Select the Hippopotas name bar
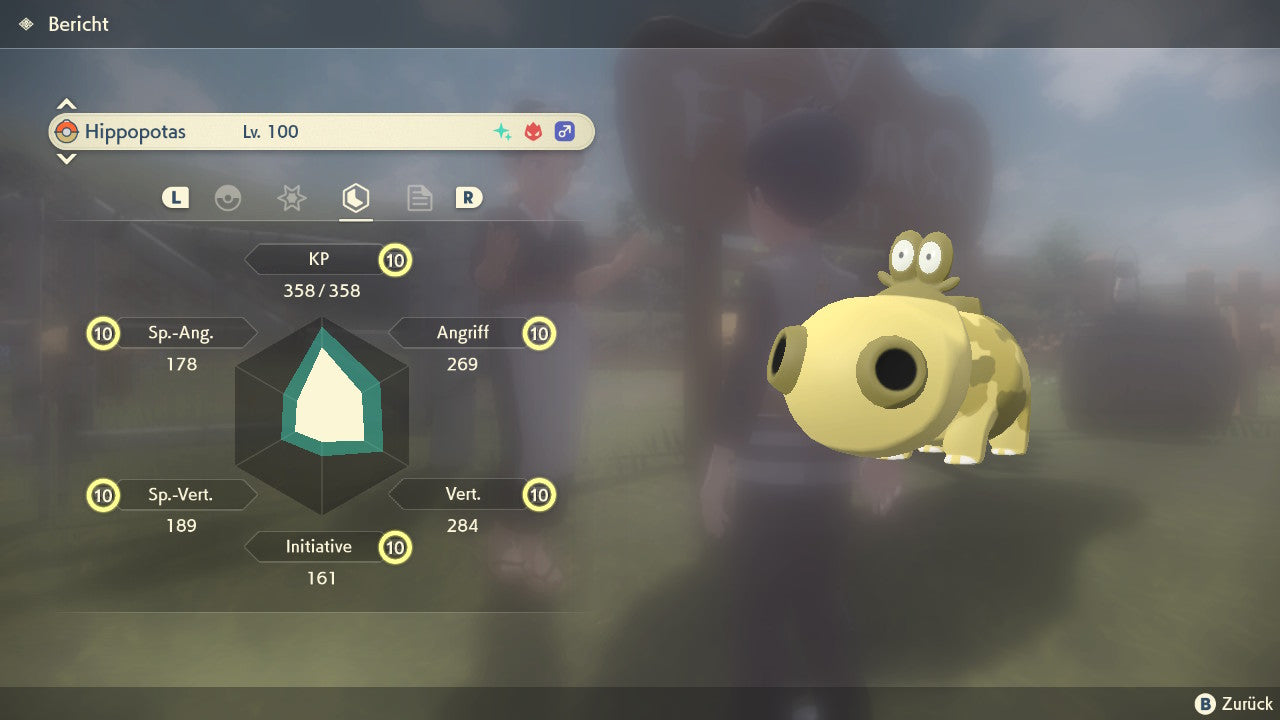This screenshot has width=1280, height=720. [320, 132]
